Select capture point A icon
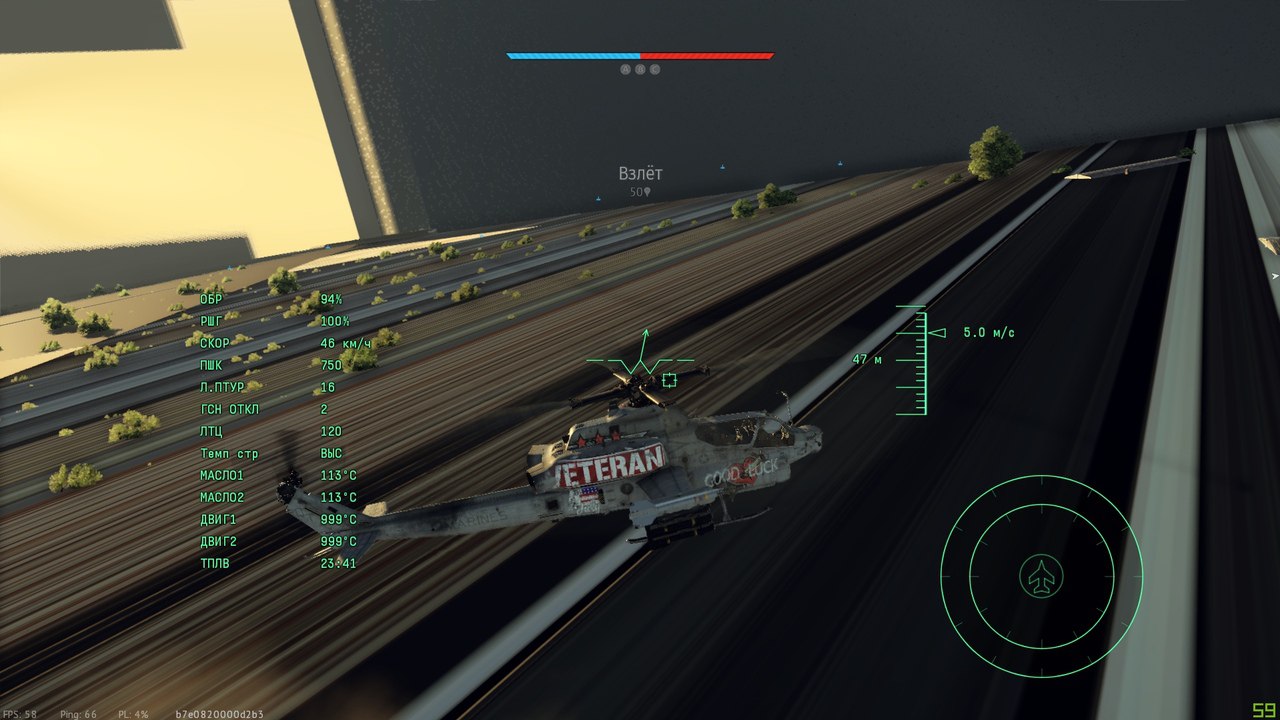 pyautogui.click(x=626, y=70)
